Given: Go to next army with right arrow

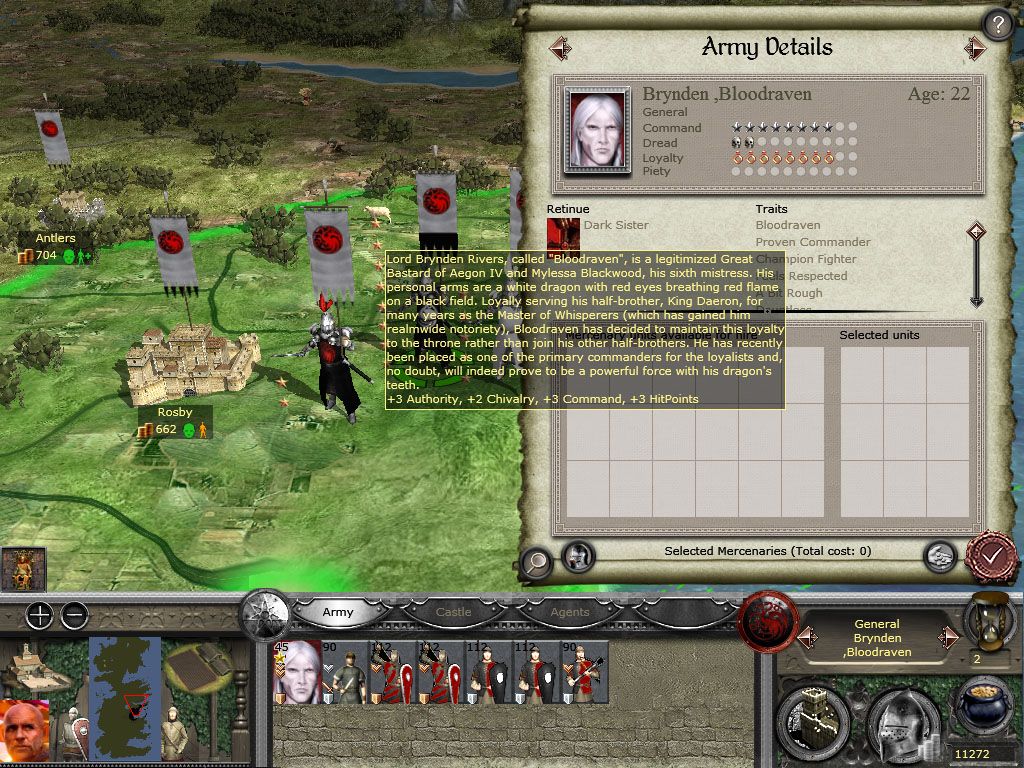Looking at the screenshot, I should coord(975,47).
